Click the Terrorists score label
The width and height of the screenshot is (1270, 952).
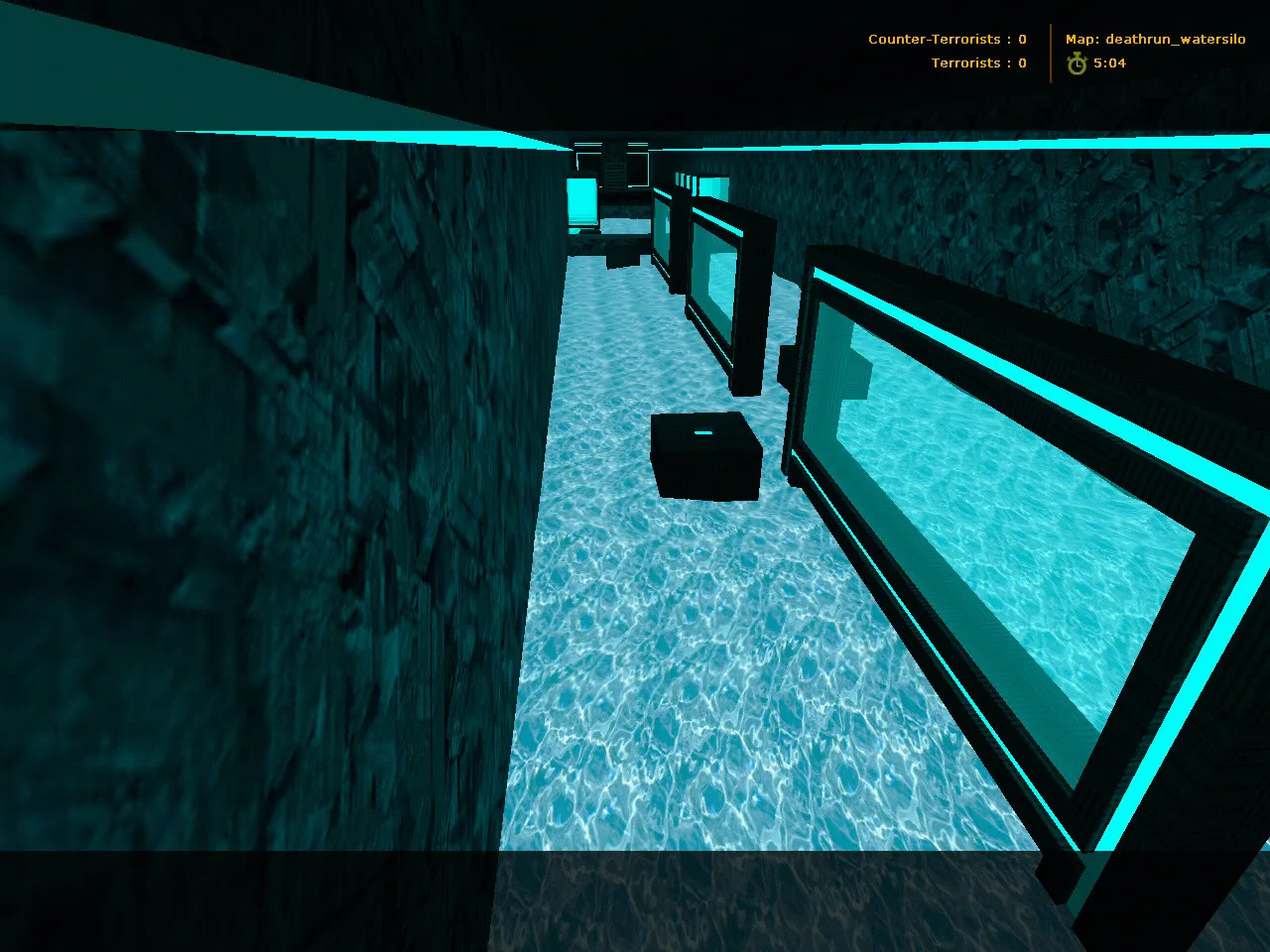pyautogui.click(x=964, y=62)
